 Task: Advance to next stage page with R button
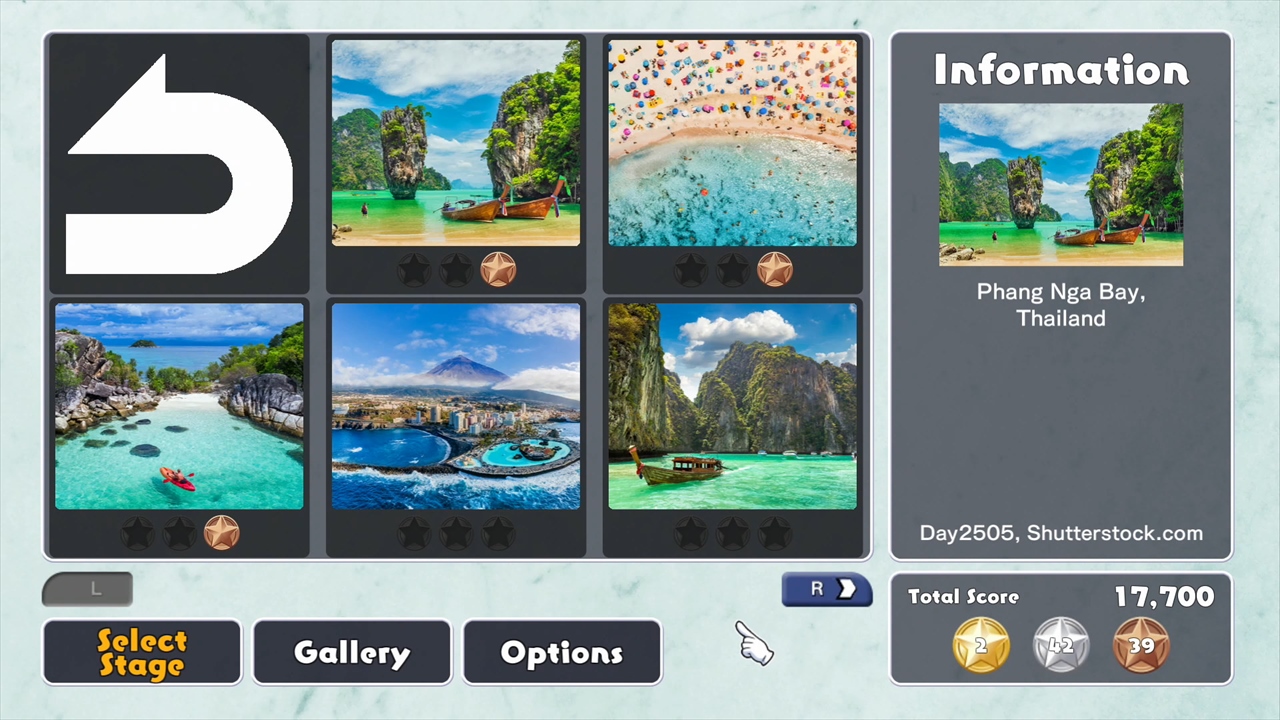click(x=826, y=589)
